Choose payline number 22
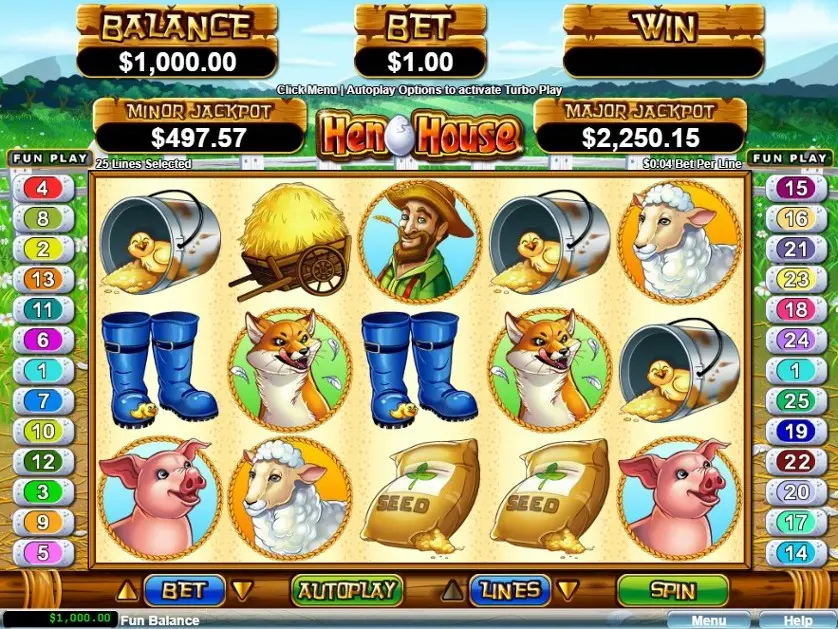 [795, 462]
